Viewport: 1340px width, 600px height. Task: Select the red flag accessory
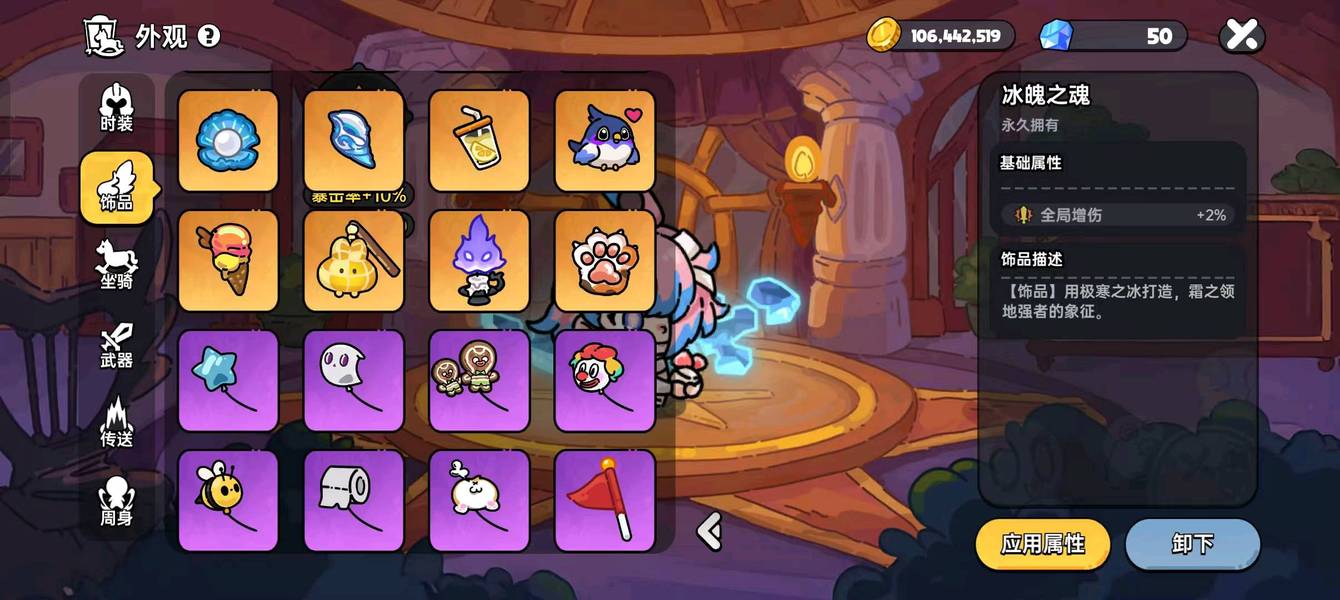coord(605,500)
